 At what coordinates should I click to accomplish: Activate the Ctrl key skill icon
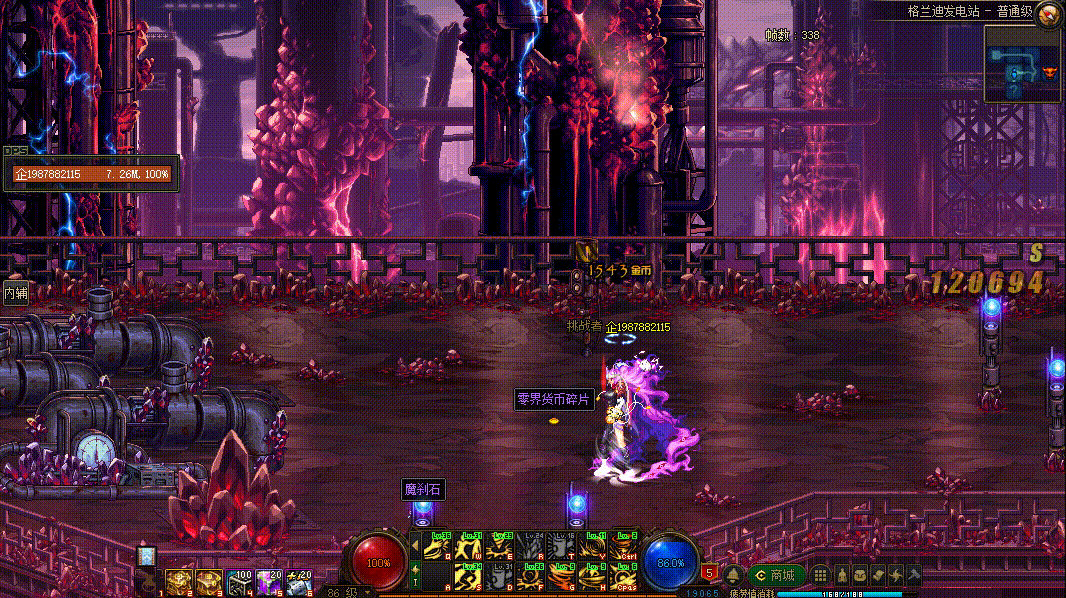coord(624,547)
